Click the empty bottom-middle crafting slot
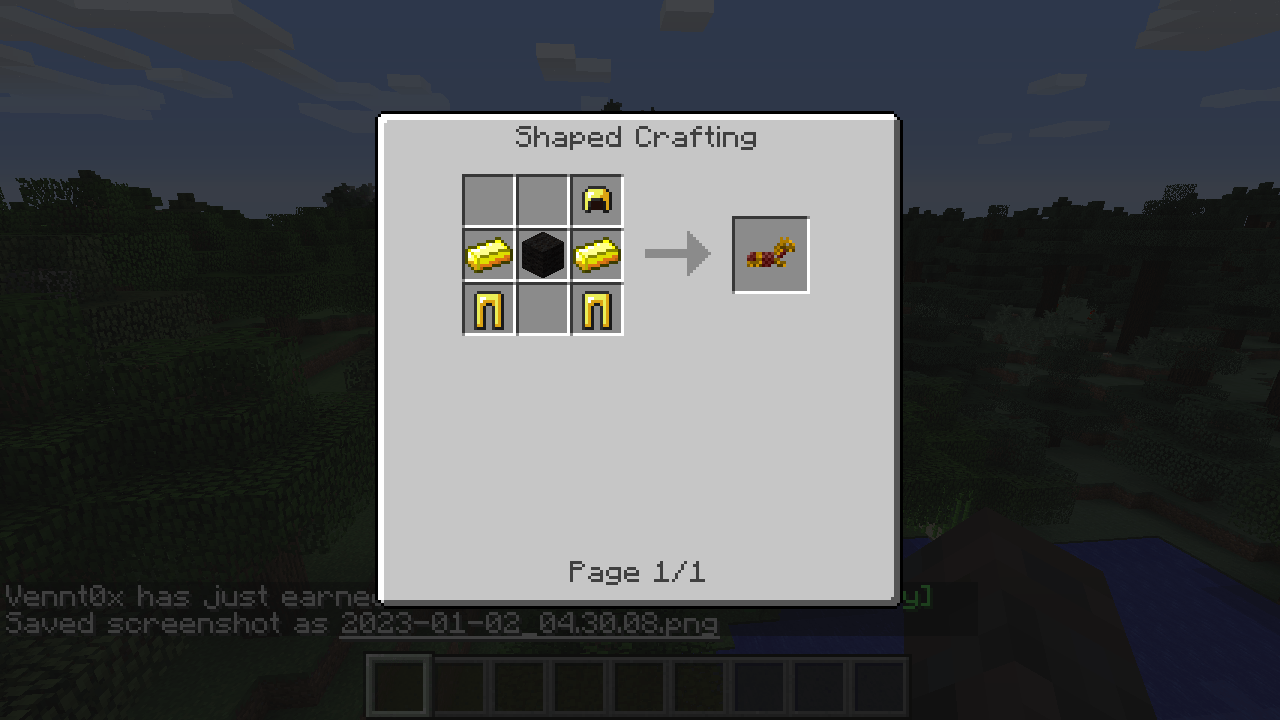Viewport: 1280px width, 720px height. pos(542,309)
